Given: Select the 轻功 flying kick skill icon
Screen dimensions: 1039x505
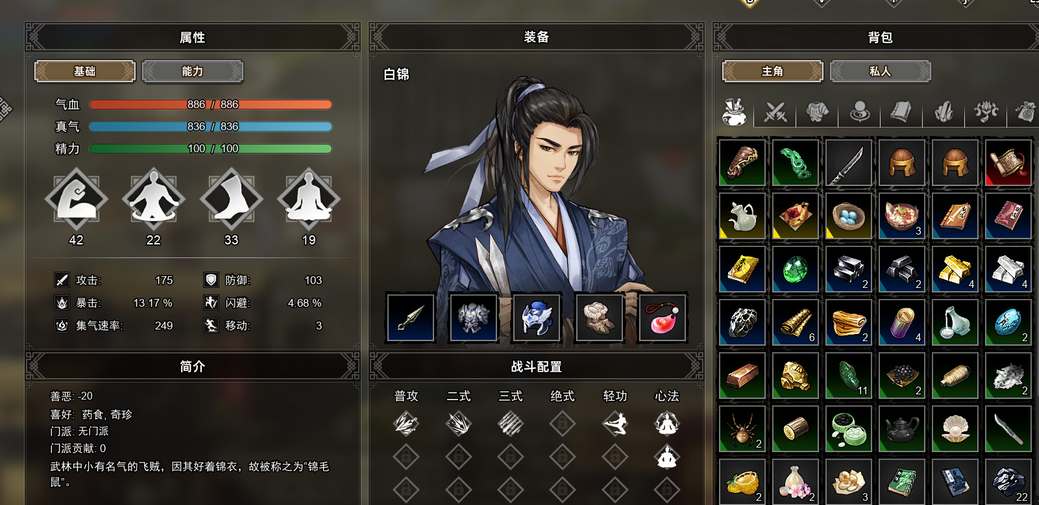Looking at the screenshot, I should click(615, 424).
